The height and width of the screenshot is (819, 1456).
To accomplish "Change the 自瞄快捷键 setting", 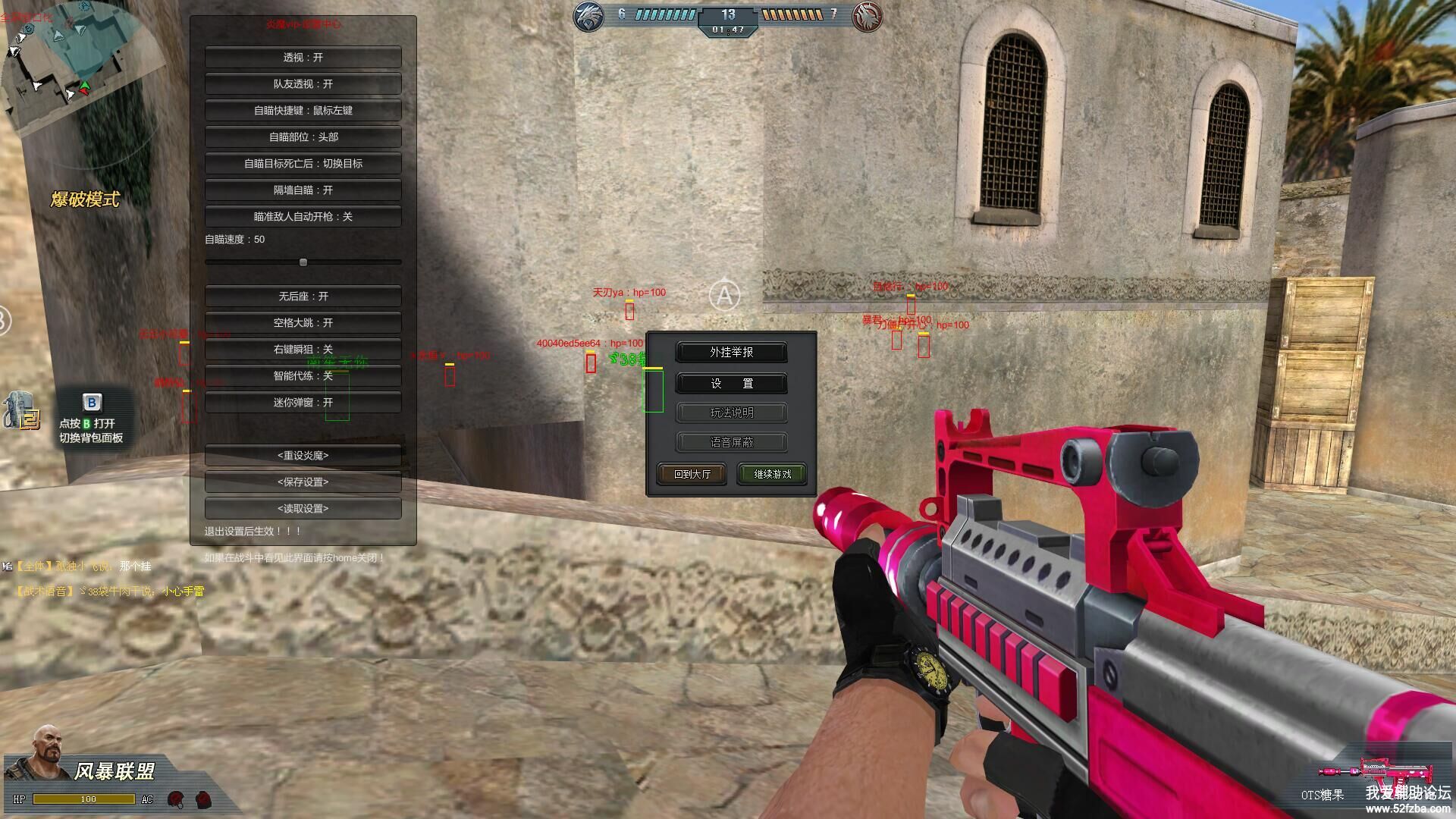I will (303, 111).
